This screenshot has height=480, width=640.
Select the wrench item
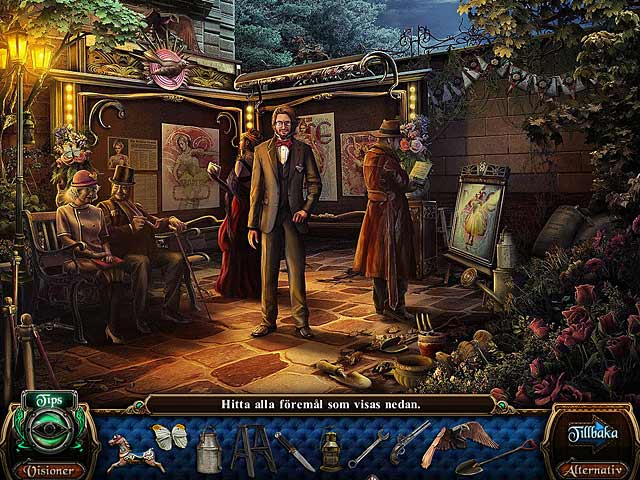coord(368,448)
